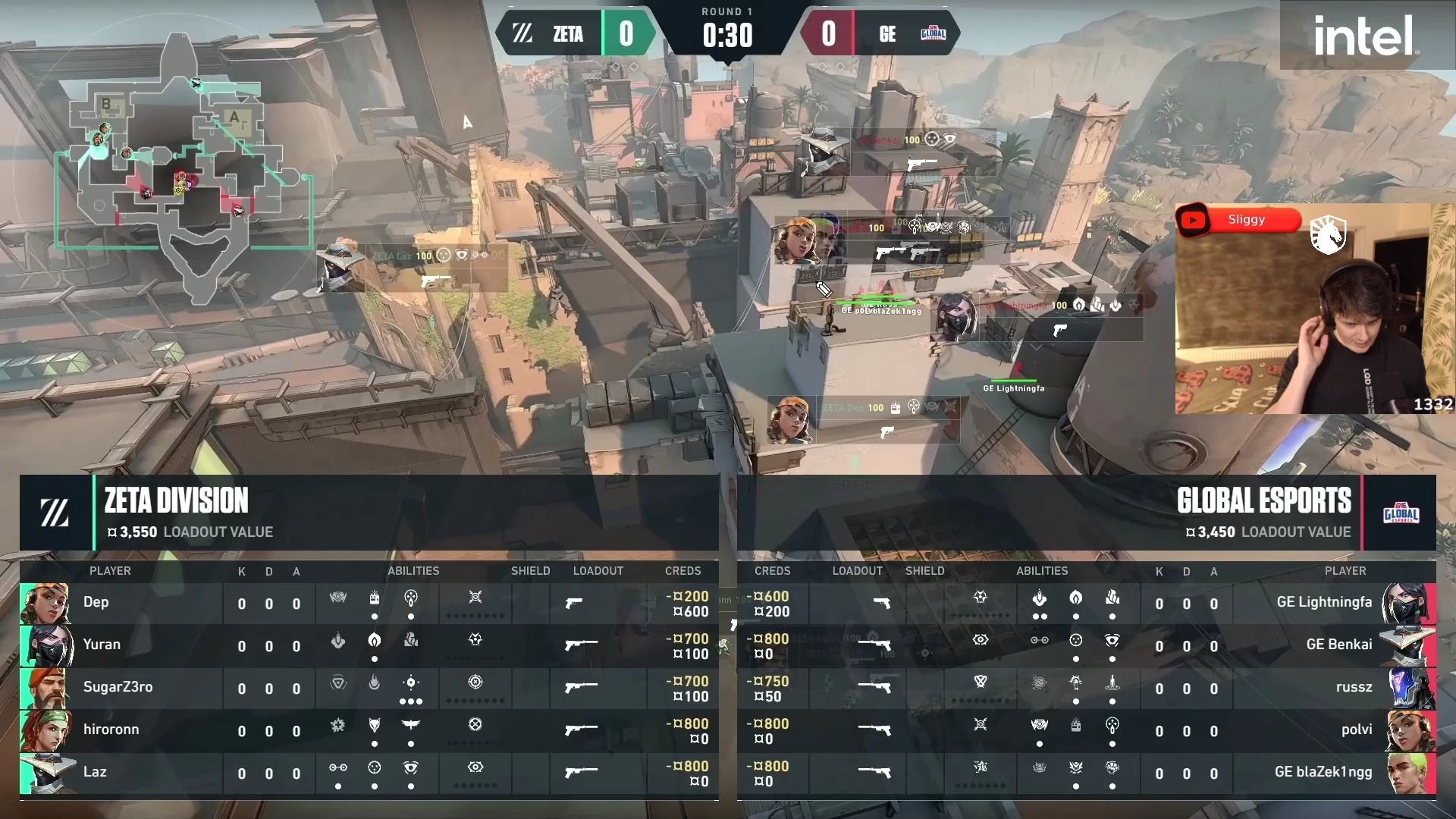Click the Sliggy webcam feed

1313,318
